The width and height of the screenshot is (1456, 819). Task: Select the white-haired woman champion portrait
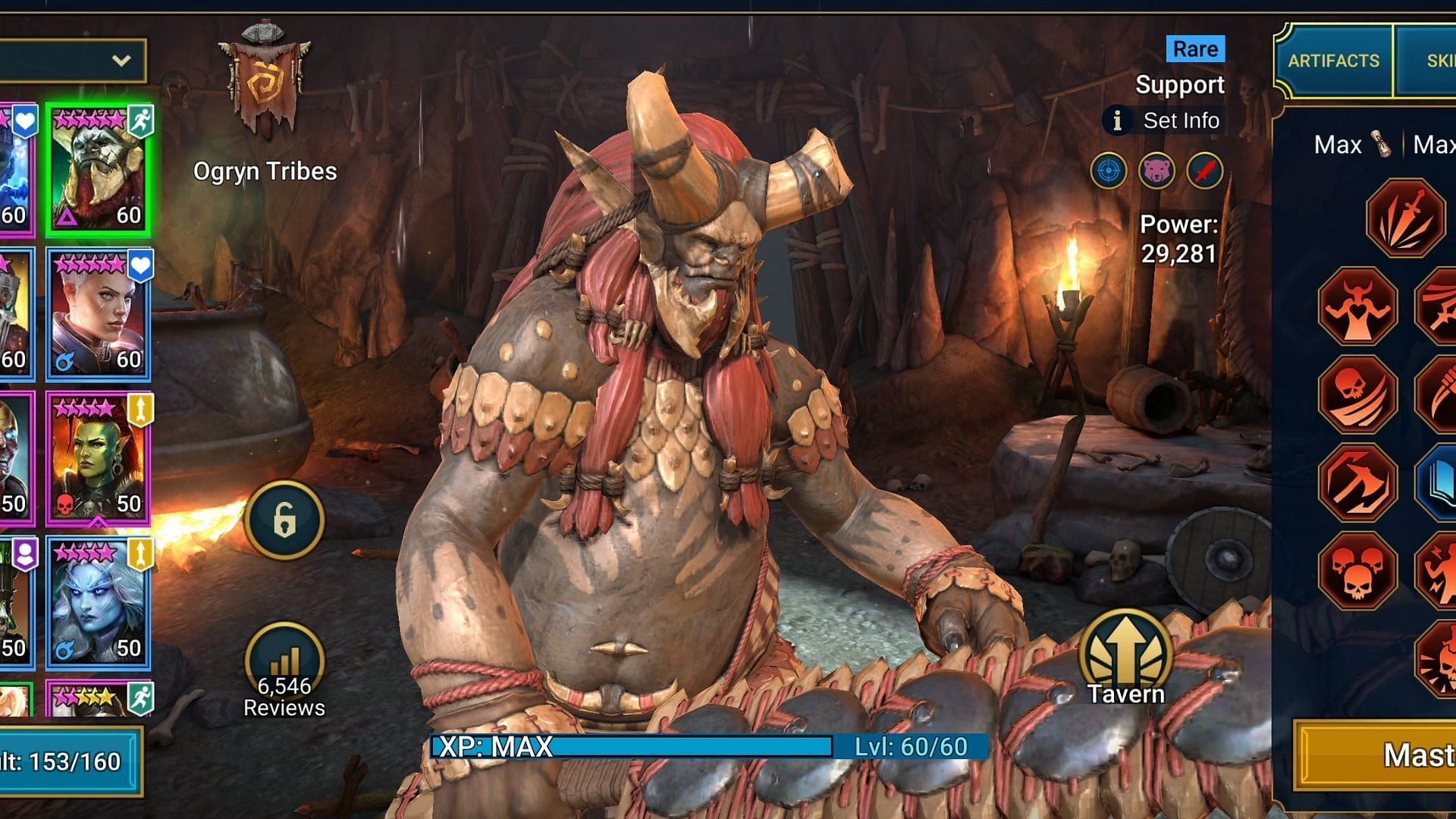point(99,314)
